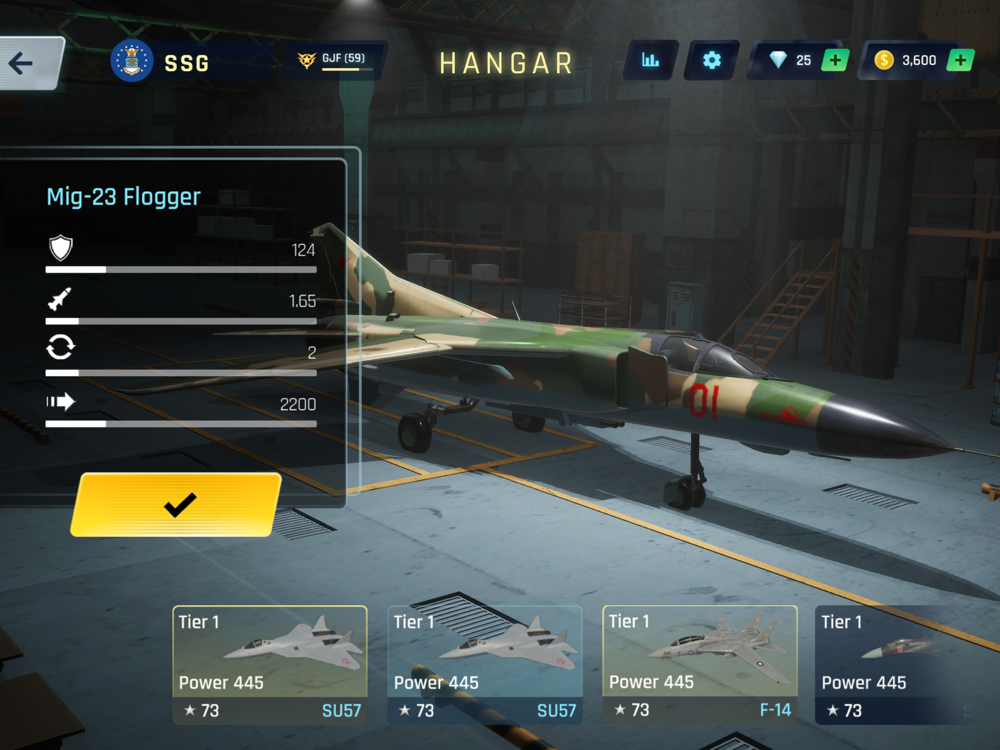Open the statistics bar chart icon

click(651, 61)
